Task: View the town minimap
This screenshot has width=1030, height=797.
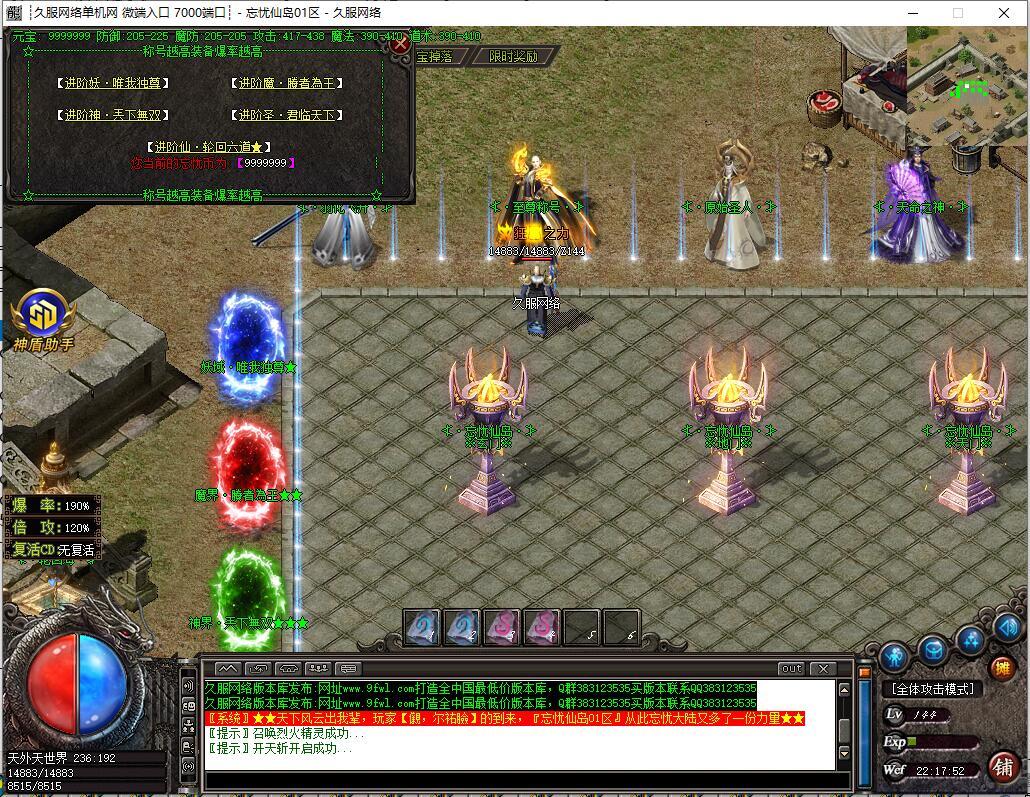Action: pos(966,87)
